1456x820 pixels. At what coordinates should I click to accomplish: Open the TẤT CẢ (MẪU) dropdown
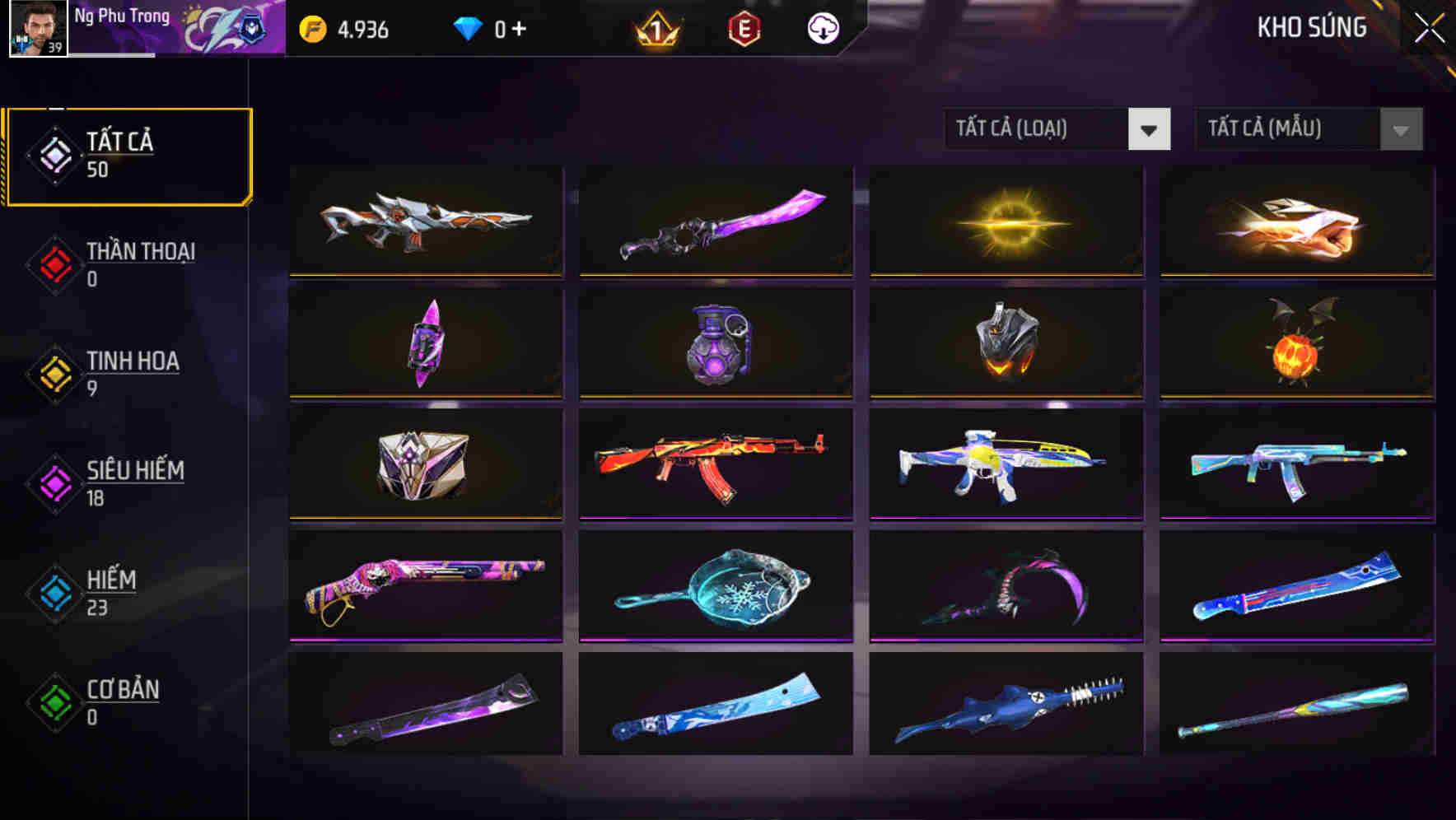tap(1309, 129)
